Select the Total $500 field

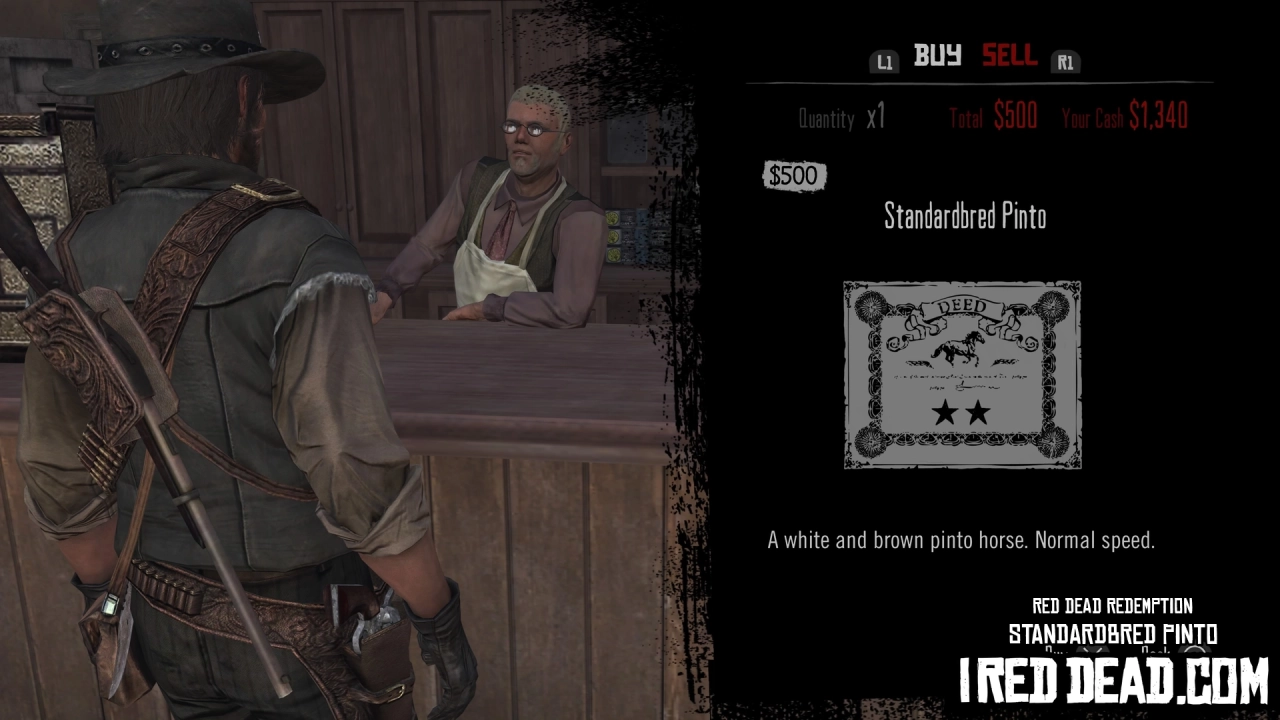click(995, 116)
